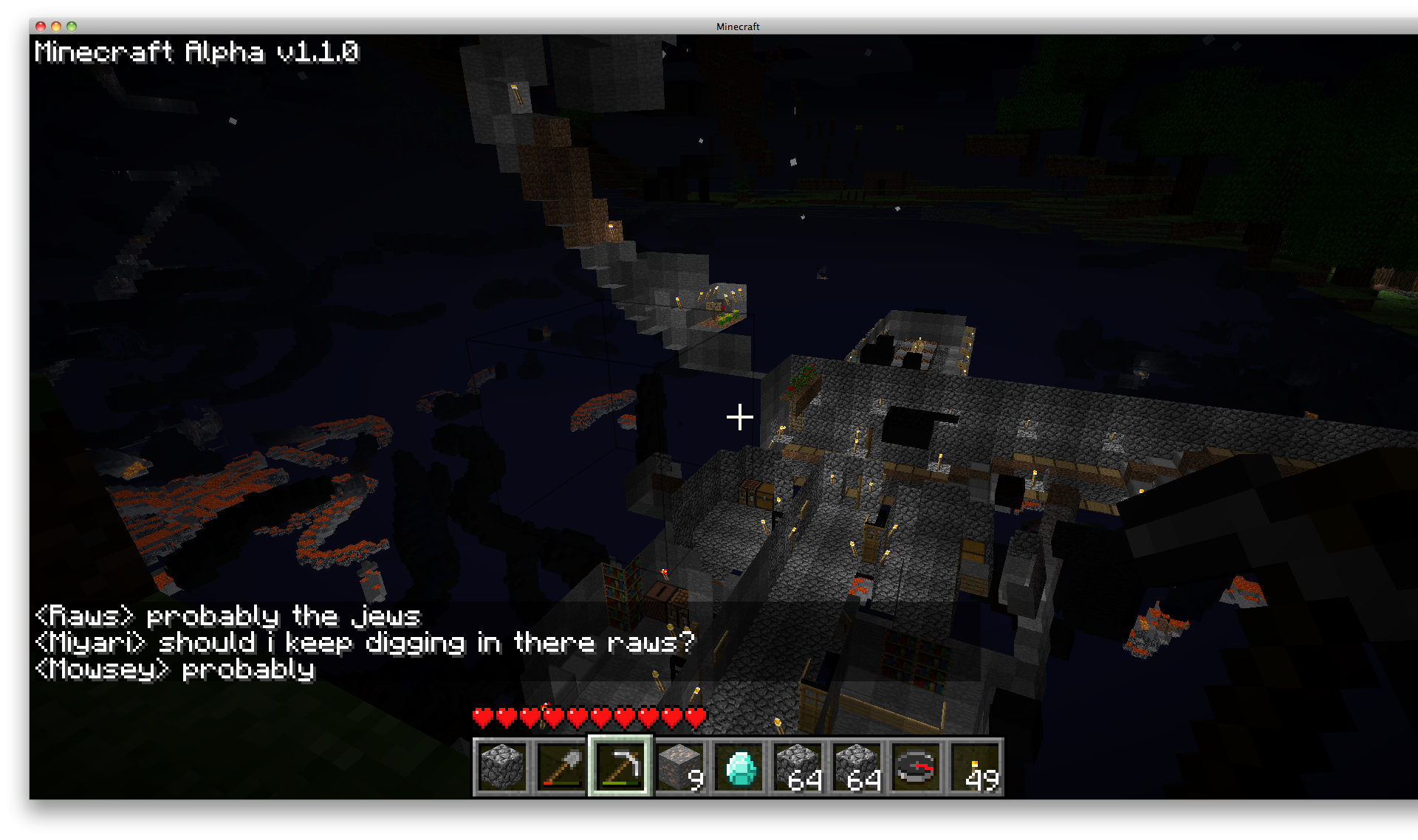Image resolution: width=1418 pixels, height=840 pixels.
Task: Minimize the window using the yellow button
Action: [56, 27]
